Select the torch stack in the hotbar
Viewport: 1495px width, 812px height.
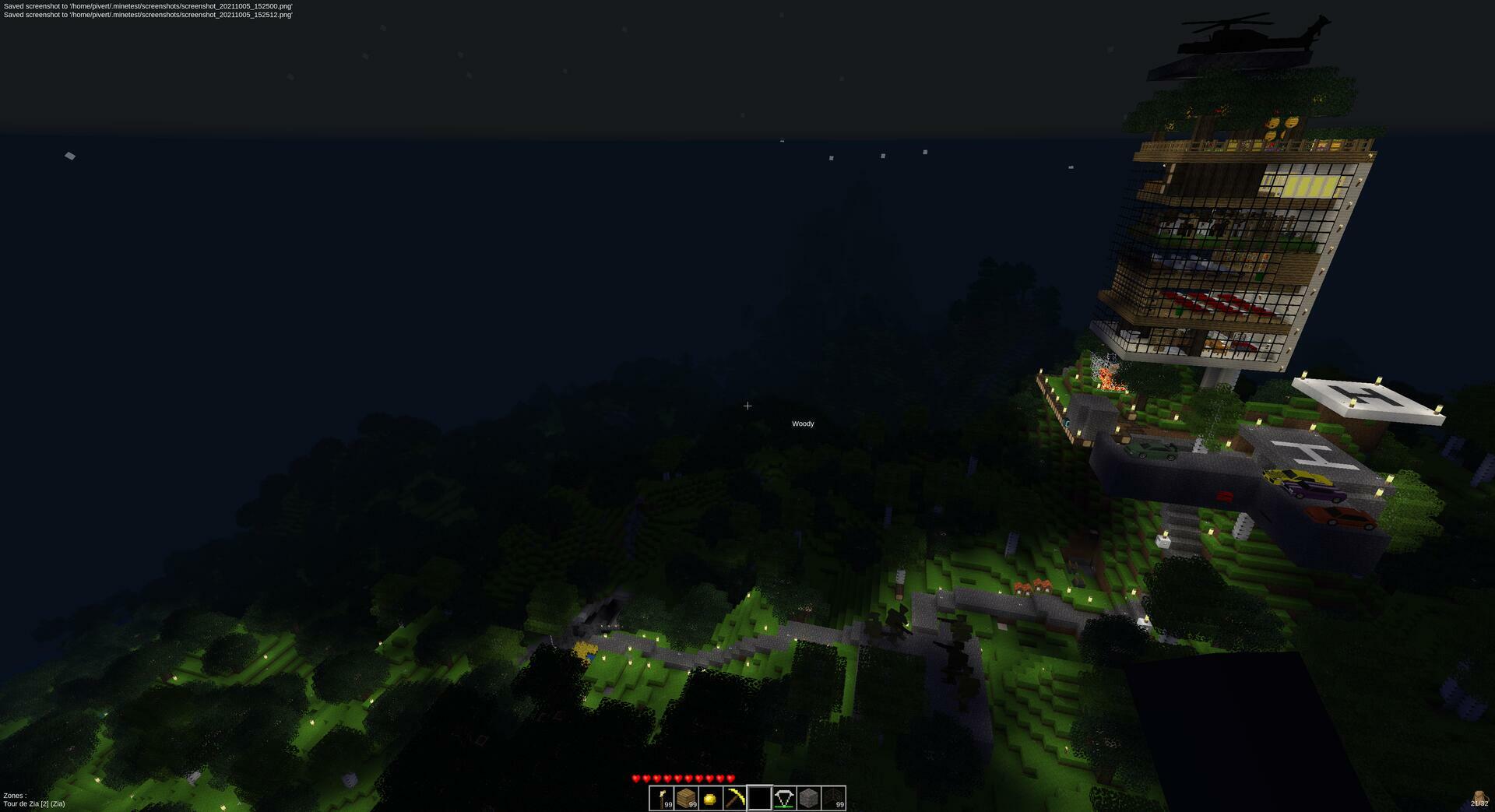coord(661,798)
